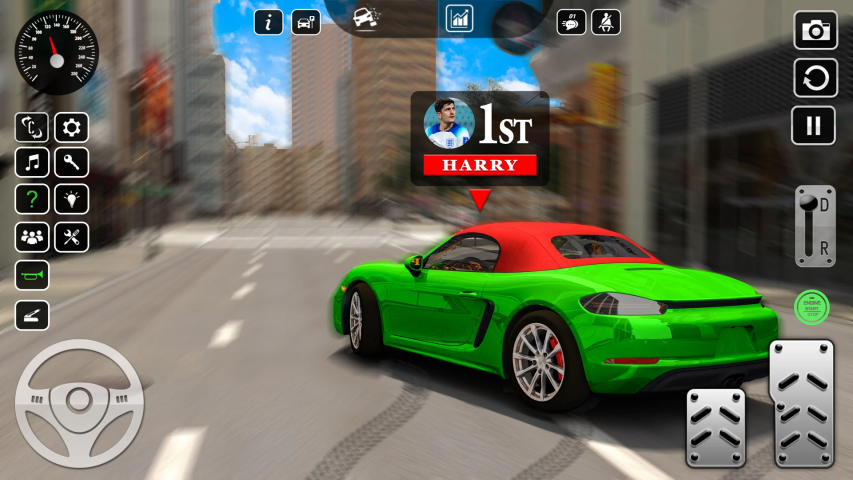Apply the short brake pedal
Viewport: 853px width, 480px height.
coord(715,427)
